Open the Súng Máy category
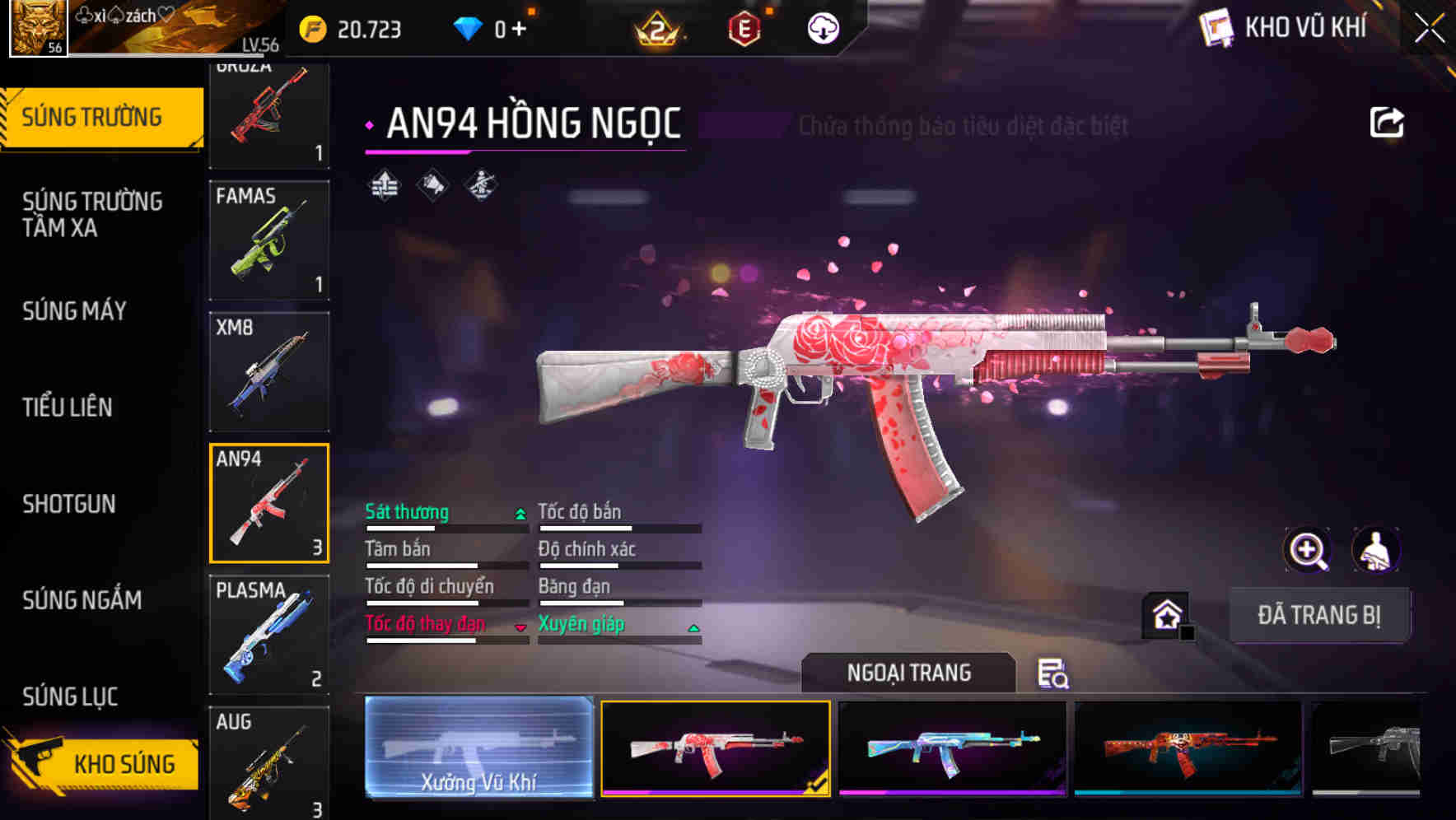The image size is (1456, 820). pyautogui.click(x=74, y=311)
